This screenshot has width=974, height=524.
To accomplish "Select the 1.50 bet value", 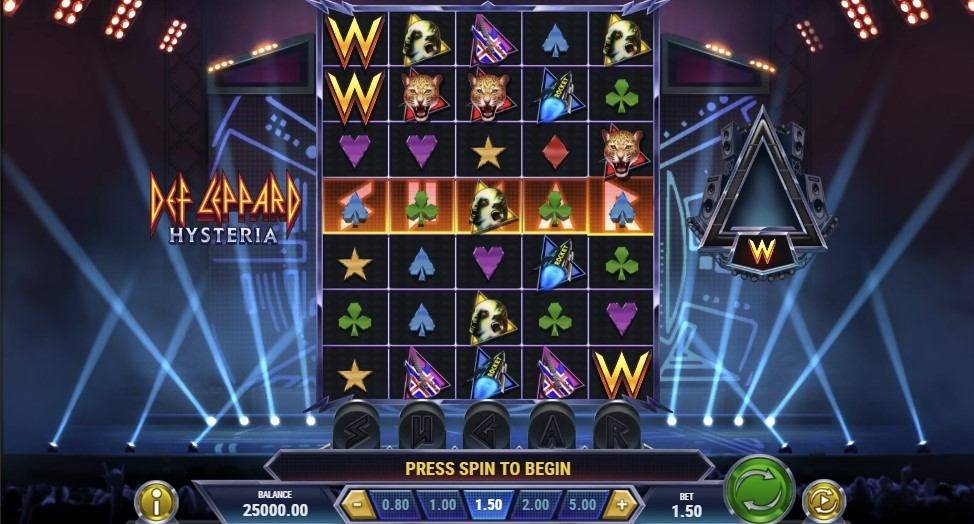I will (488, 504).
